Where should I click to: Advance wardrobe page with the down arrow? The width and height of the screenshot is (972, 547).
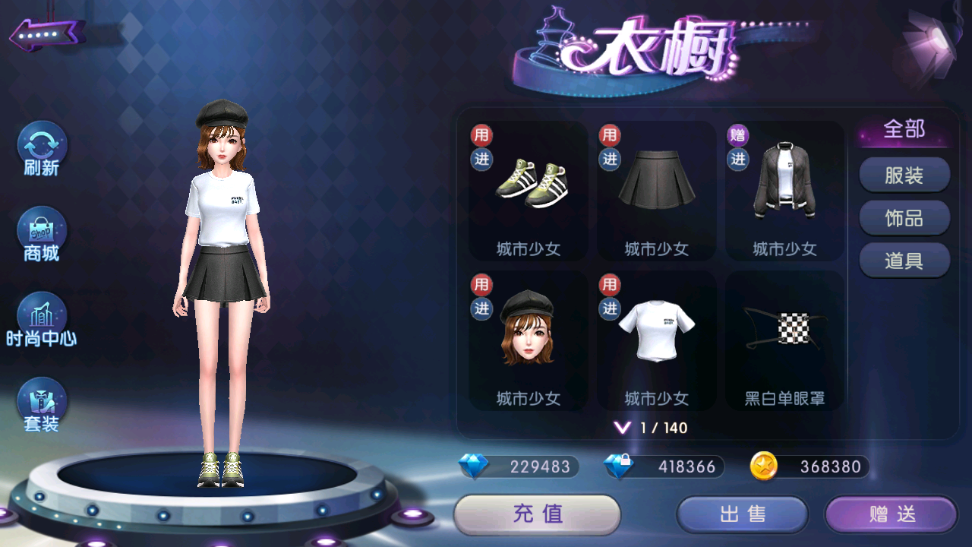(623, 428)
